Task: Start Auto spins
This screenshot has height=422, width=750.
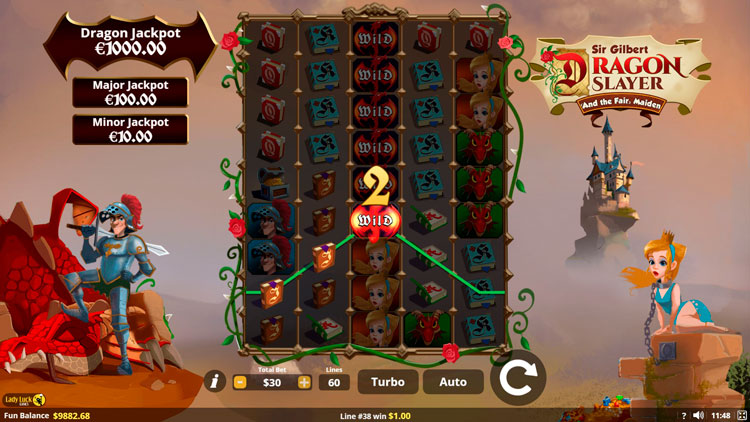Action: (453, 382)
